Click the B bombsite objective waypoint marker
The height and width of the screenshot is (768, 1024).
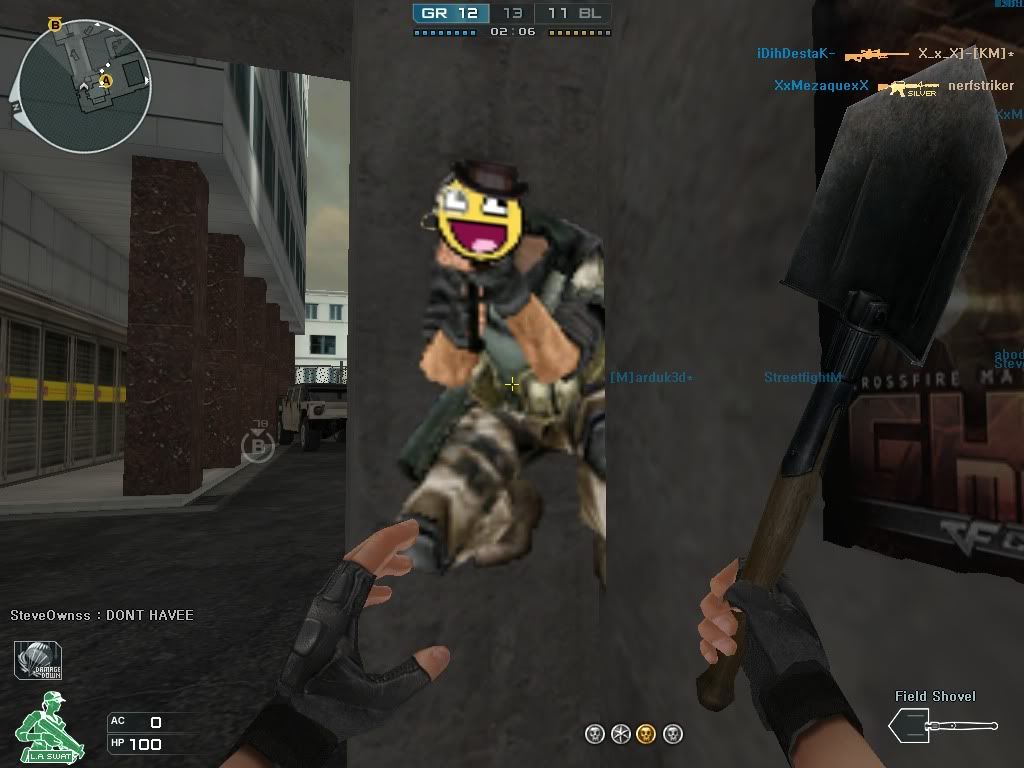(257, 446)
